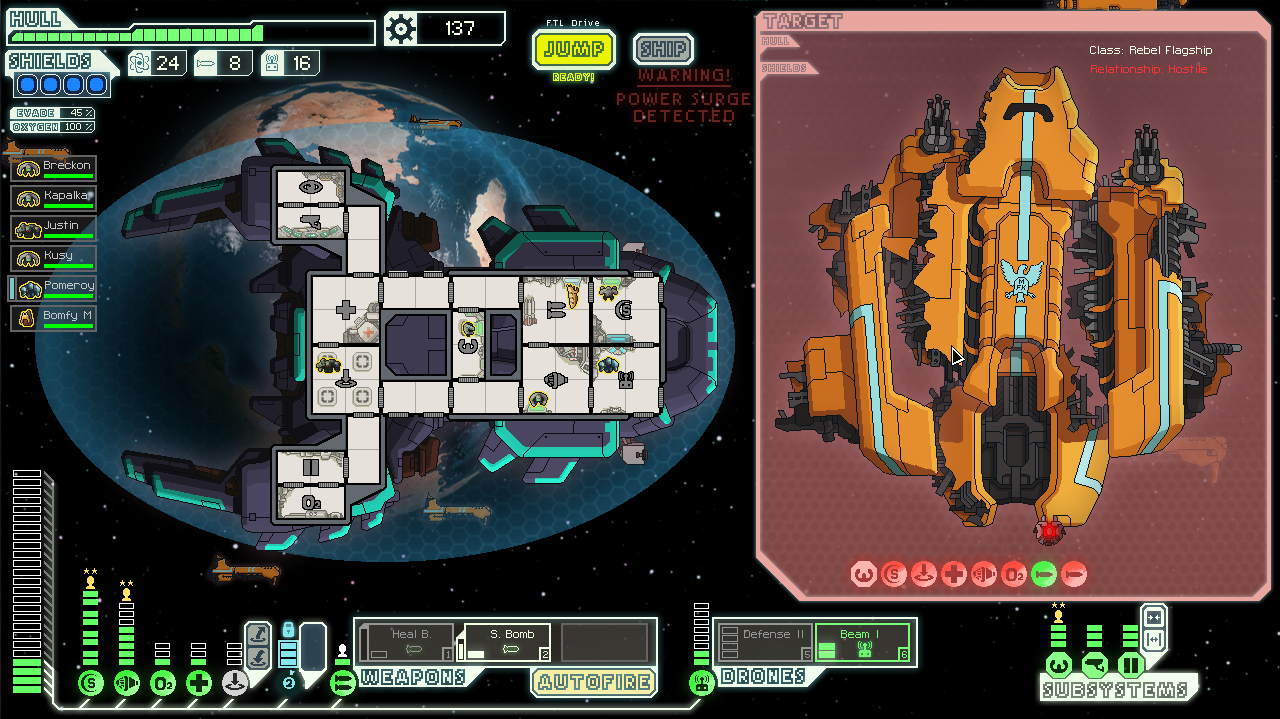The width and height of the screenshot is (1280, 719).
Task: Select crew member Kapalka
Action: coord(55,199)
